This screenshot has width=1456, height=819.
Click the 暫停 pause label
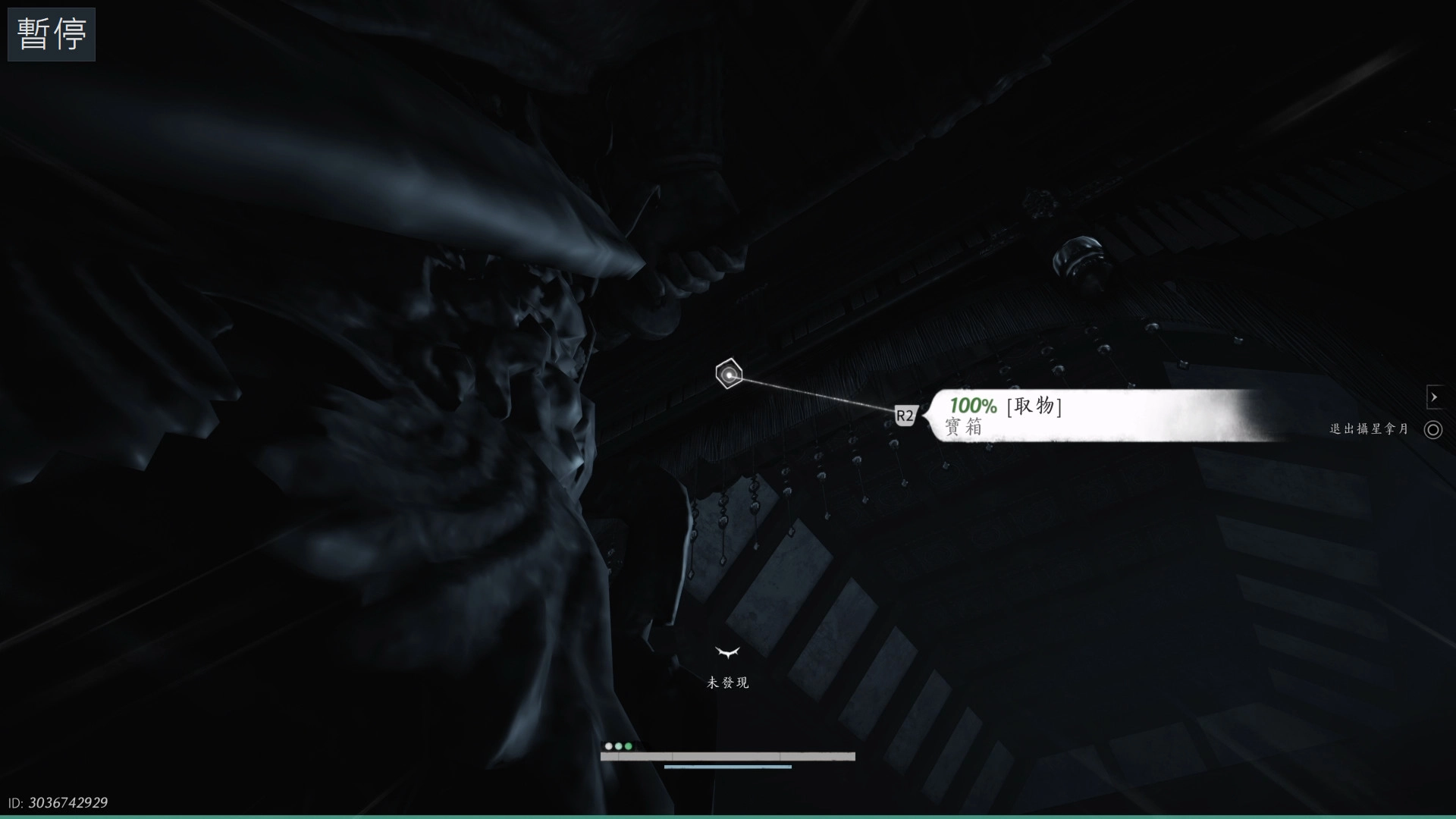pos(52,34)
